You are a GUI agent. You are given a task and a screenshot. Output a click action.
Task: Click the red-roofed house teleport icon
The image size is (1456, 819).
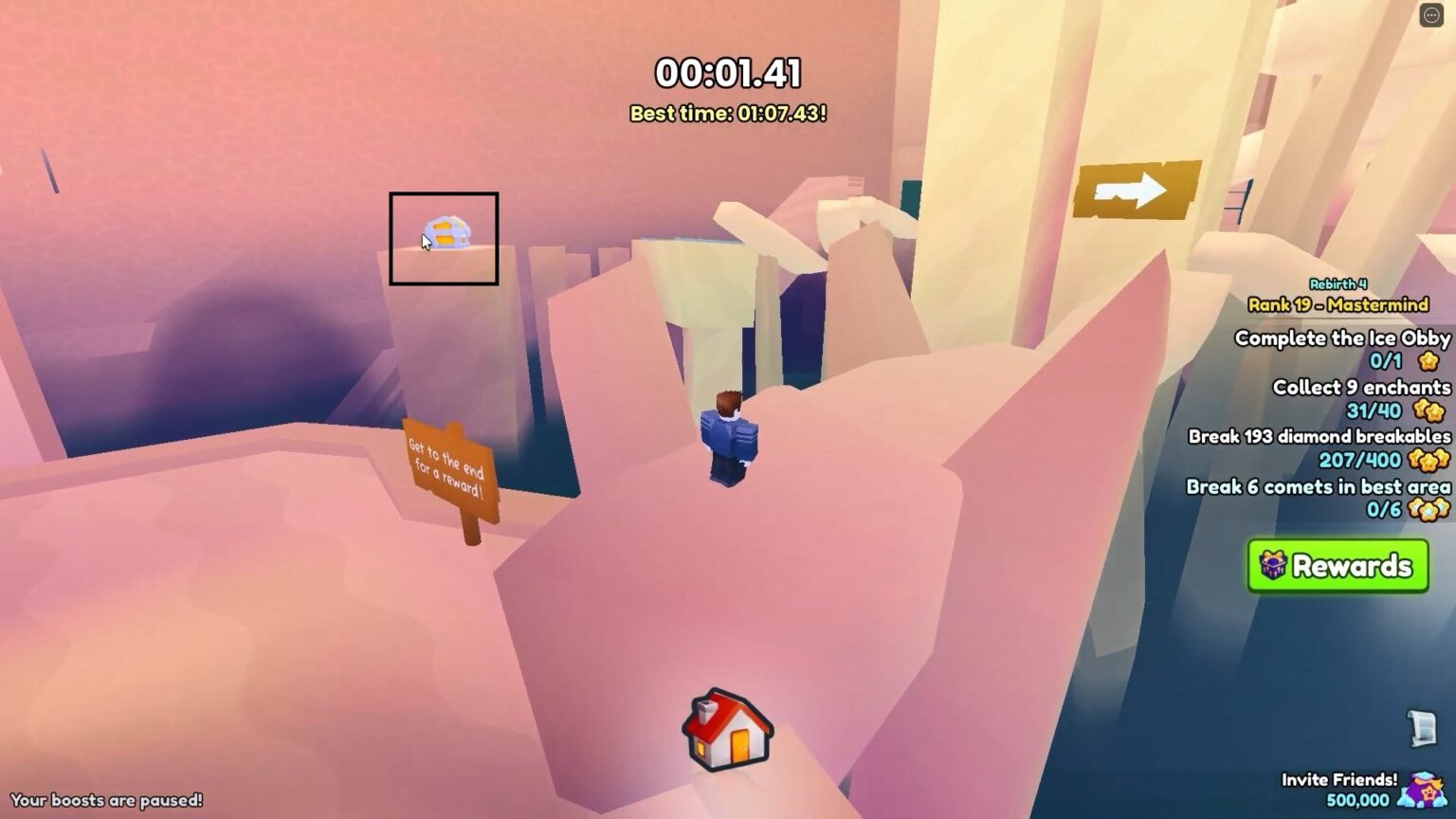(x=726, y=733)
